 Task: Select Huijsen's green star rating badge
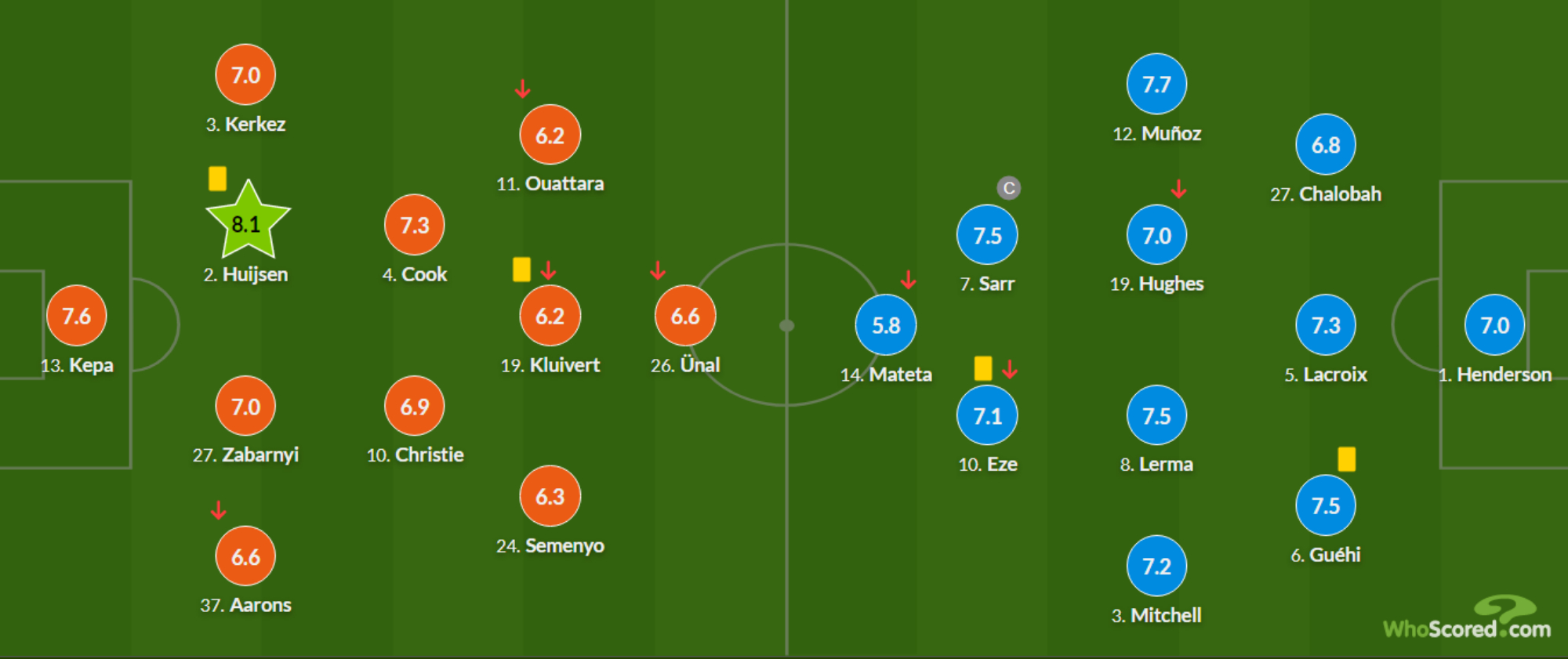pos(247,223)
